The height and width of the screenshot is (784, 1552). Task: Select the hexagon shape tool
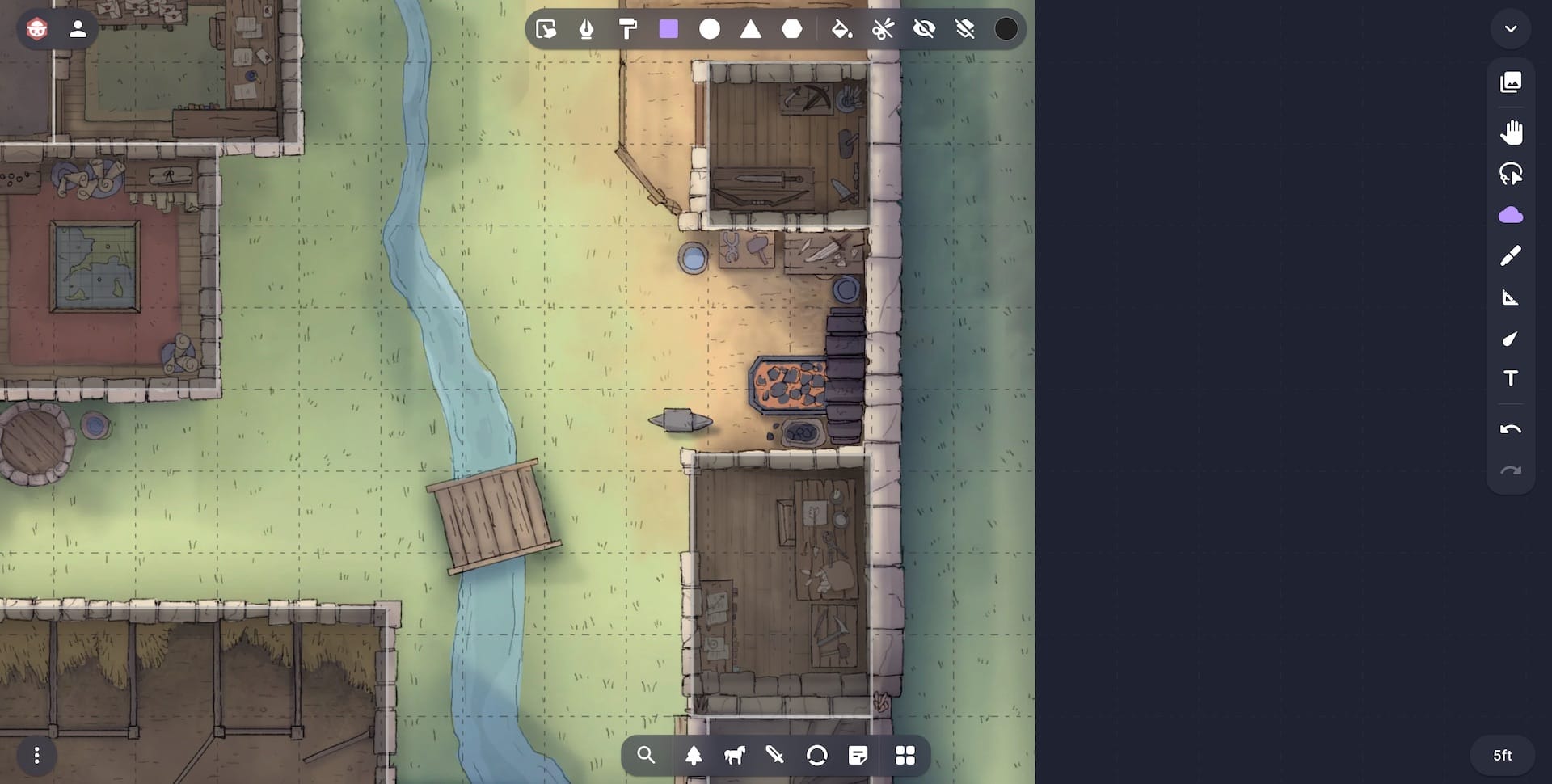(792, 29)
